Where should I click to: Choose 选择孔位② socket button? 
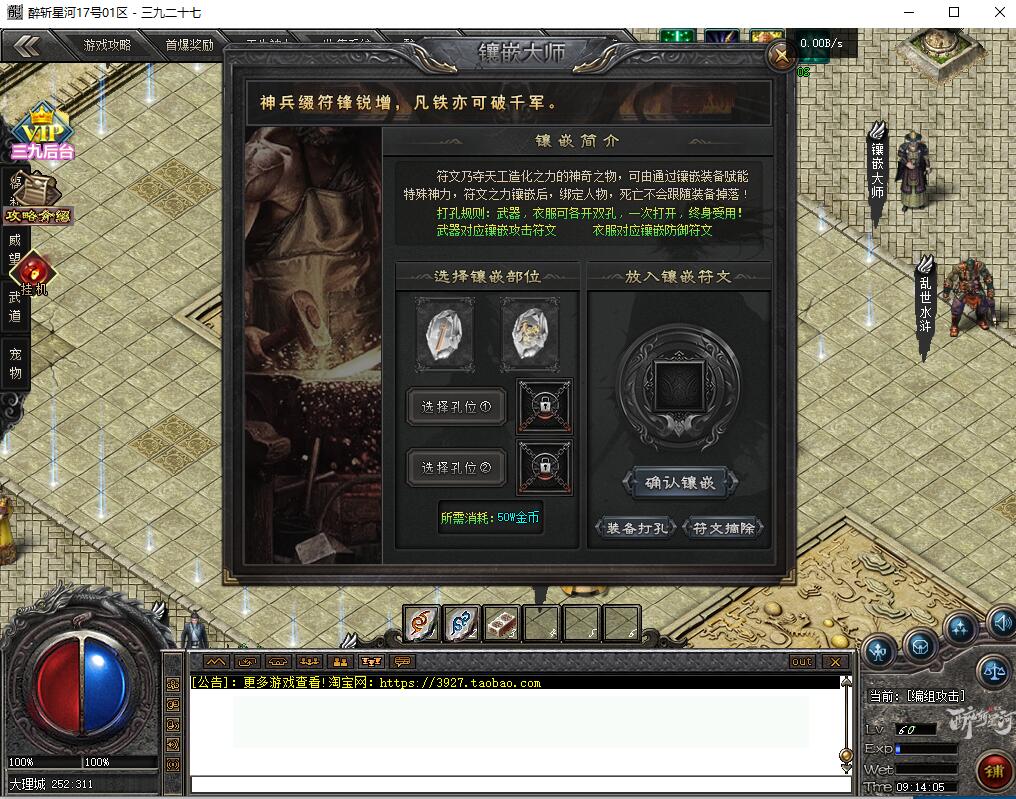tap(456, 467)
